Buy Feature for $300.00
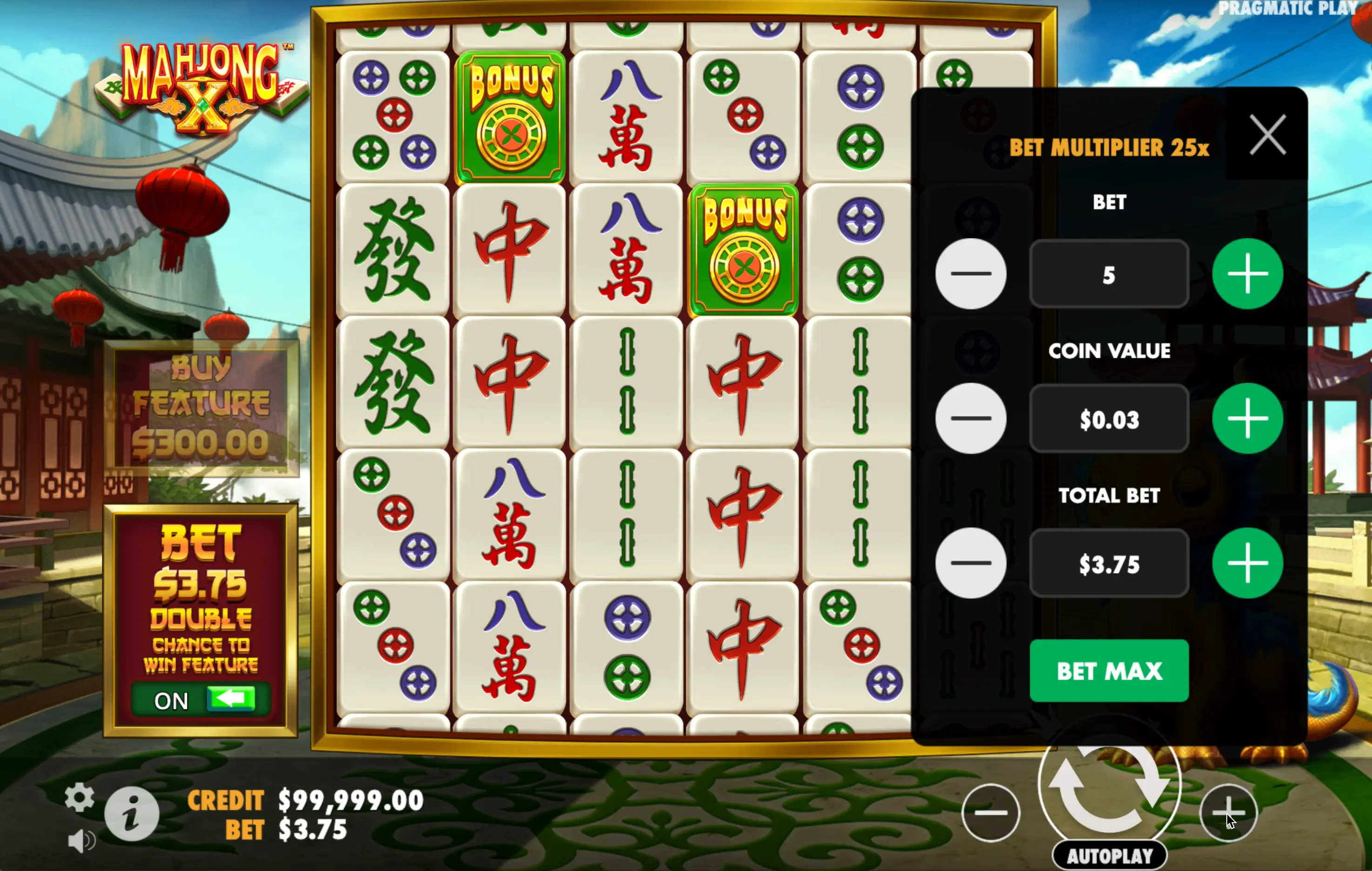Screen dimensions: 1372x871 pyautogui.click(x=201, y=408)
